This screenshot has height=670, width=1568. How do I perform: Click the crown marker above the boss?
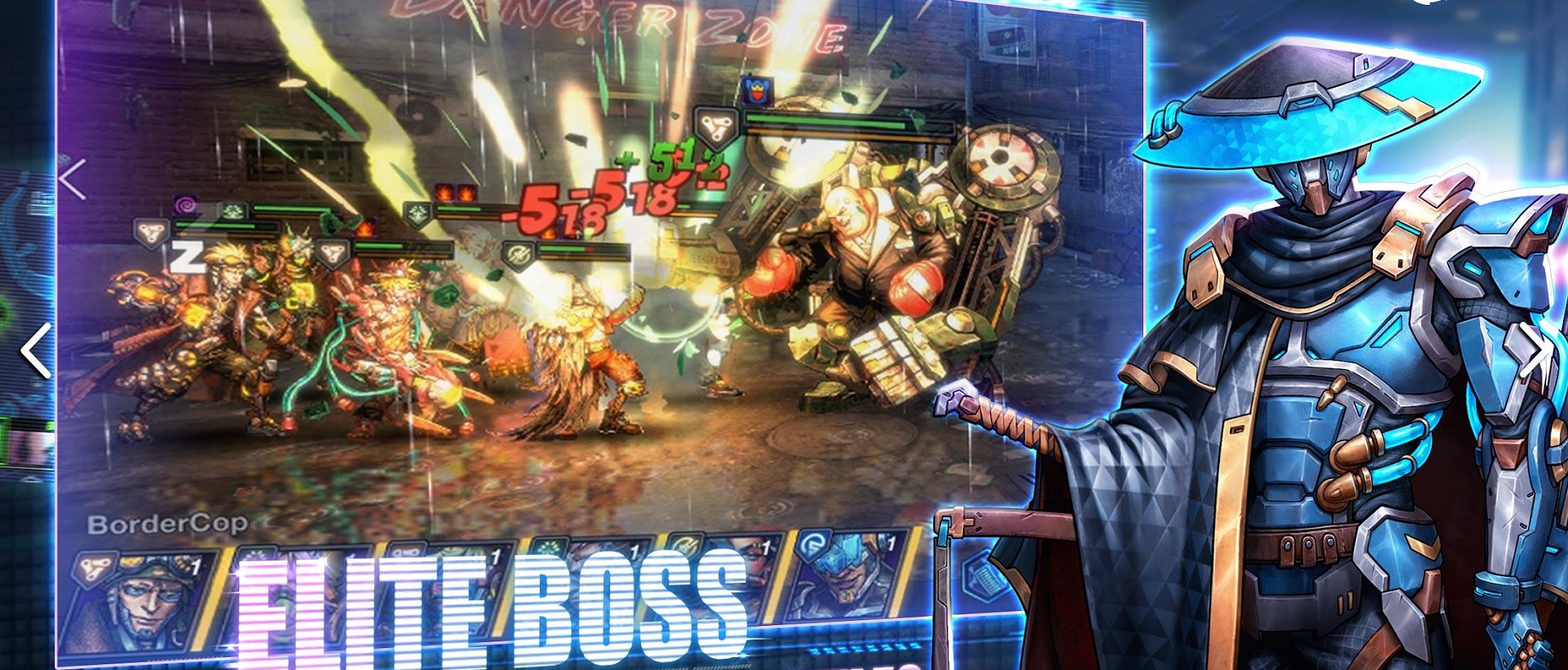tap(755, 92)
